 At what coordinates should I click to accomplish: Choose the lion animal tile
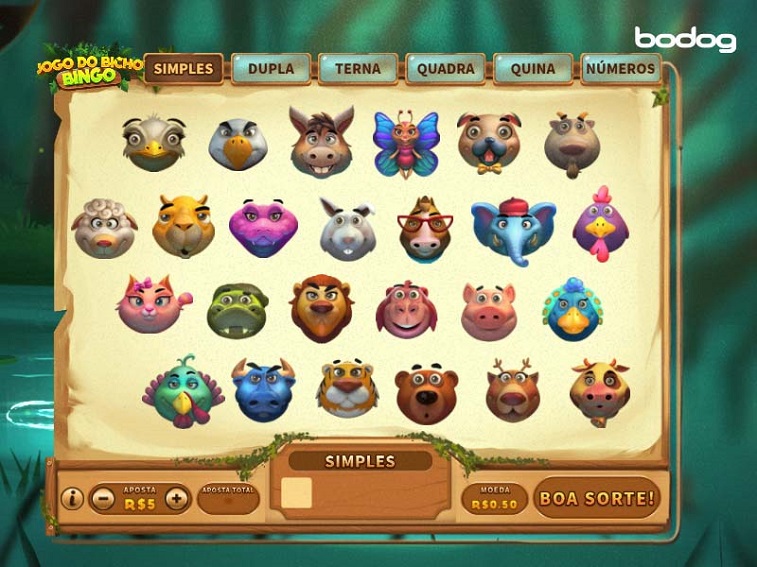tap(321, 308)
